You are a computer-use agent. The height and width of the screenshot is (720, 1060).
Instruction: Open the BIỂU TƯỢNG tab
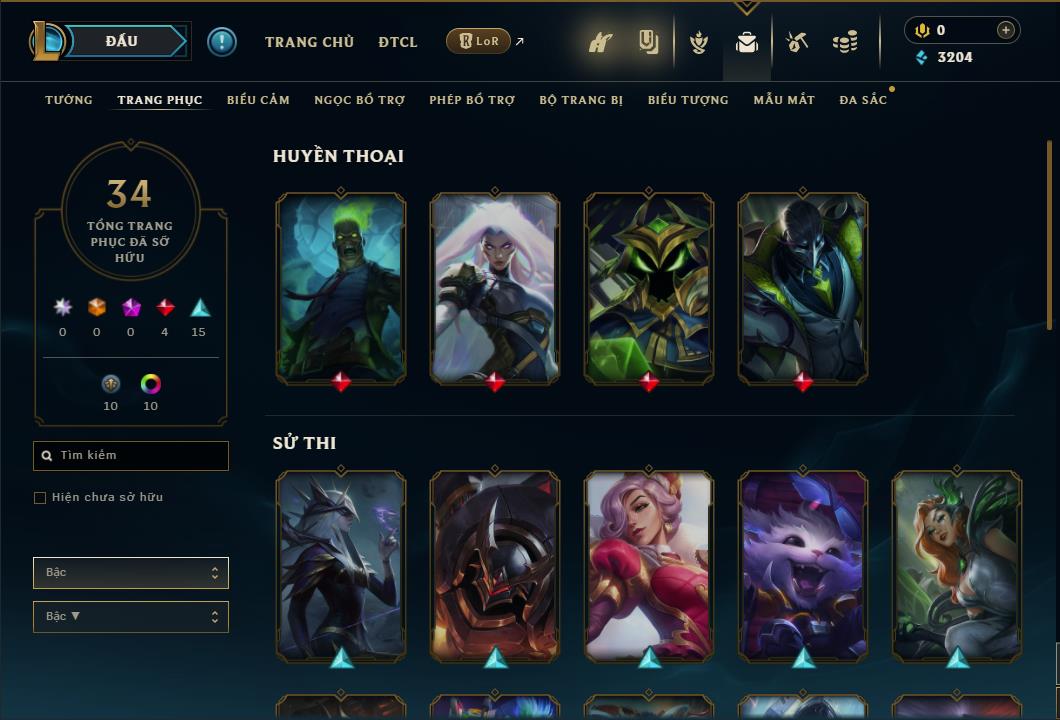click(x=688, y=100)
